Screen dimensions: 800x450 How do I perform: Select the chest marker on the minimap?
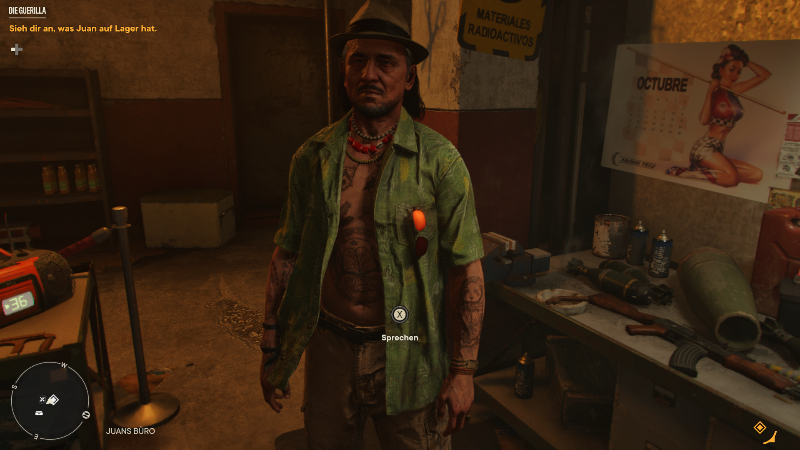point(38,412)
